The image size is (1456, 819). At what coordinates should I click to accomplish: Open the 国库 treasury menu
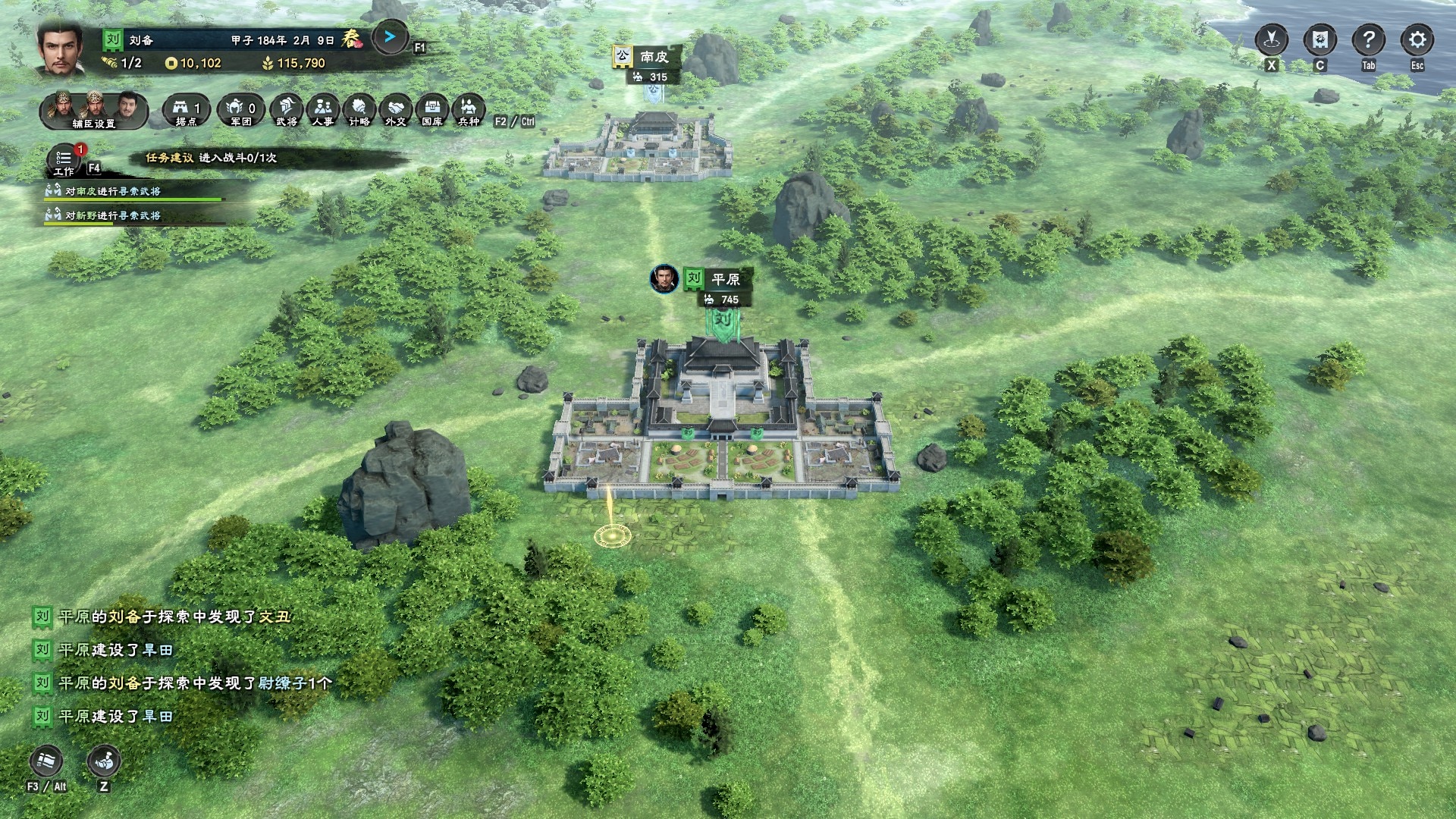432,111
